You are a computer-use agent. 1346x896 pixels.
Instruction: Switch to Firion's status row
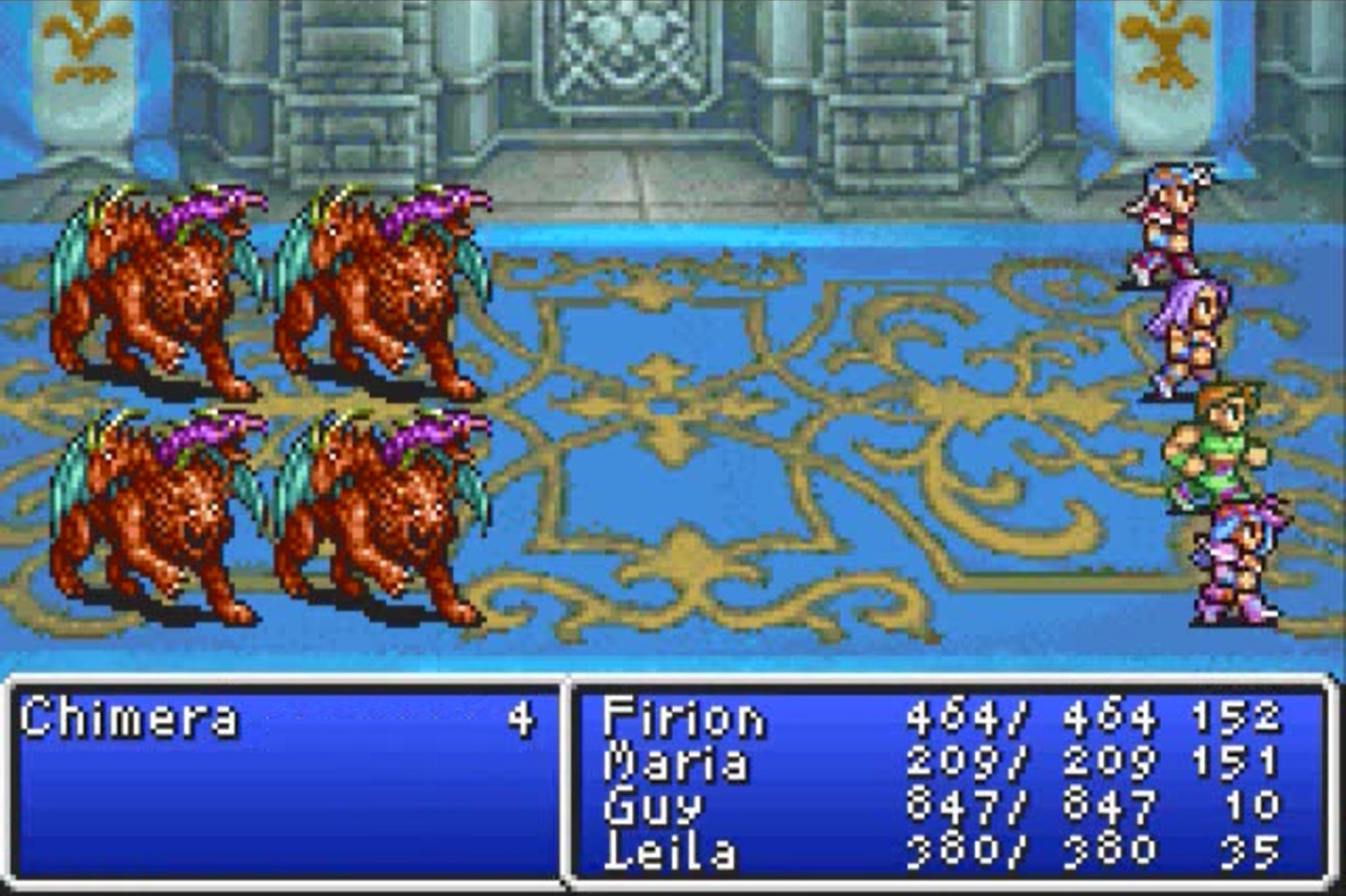[935, 718]
